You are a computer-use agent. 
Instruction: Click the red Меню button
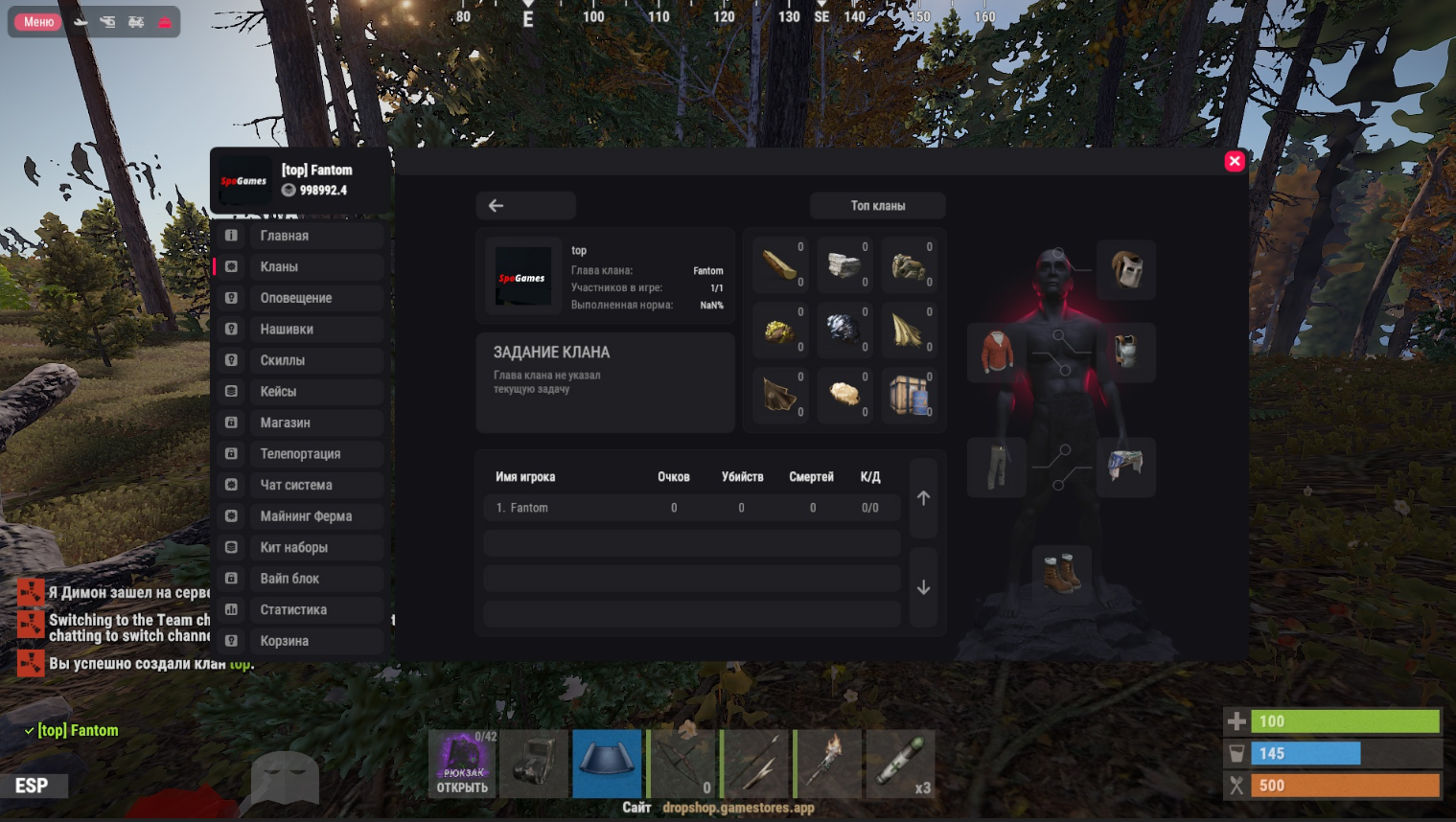(38, 22)
